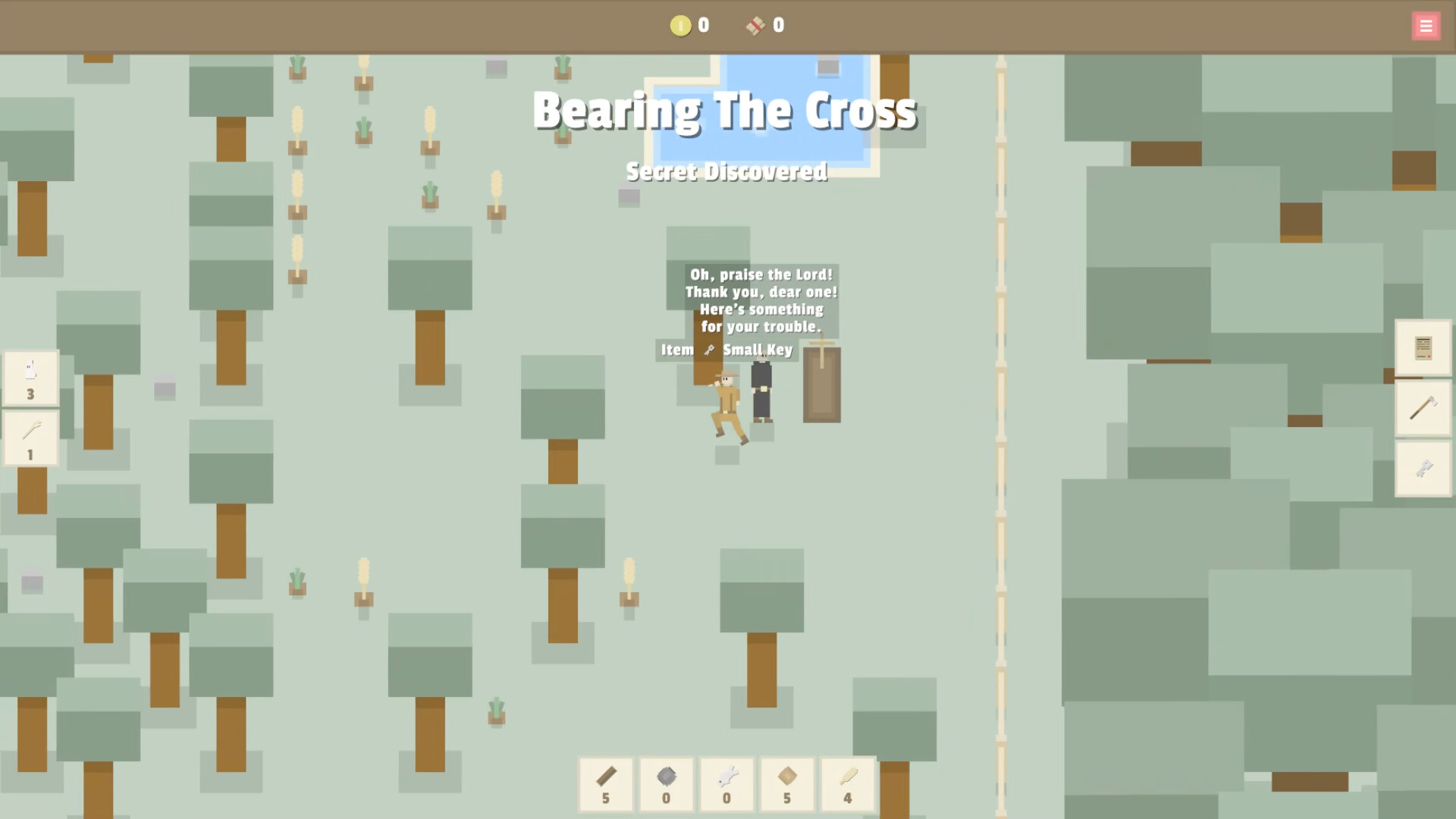Select the stone item in the hotbar
The width and height of the screenshot is (1456, 819).
667,785
